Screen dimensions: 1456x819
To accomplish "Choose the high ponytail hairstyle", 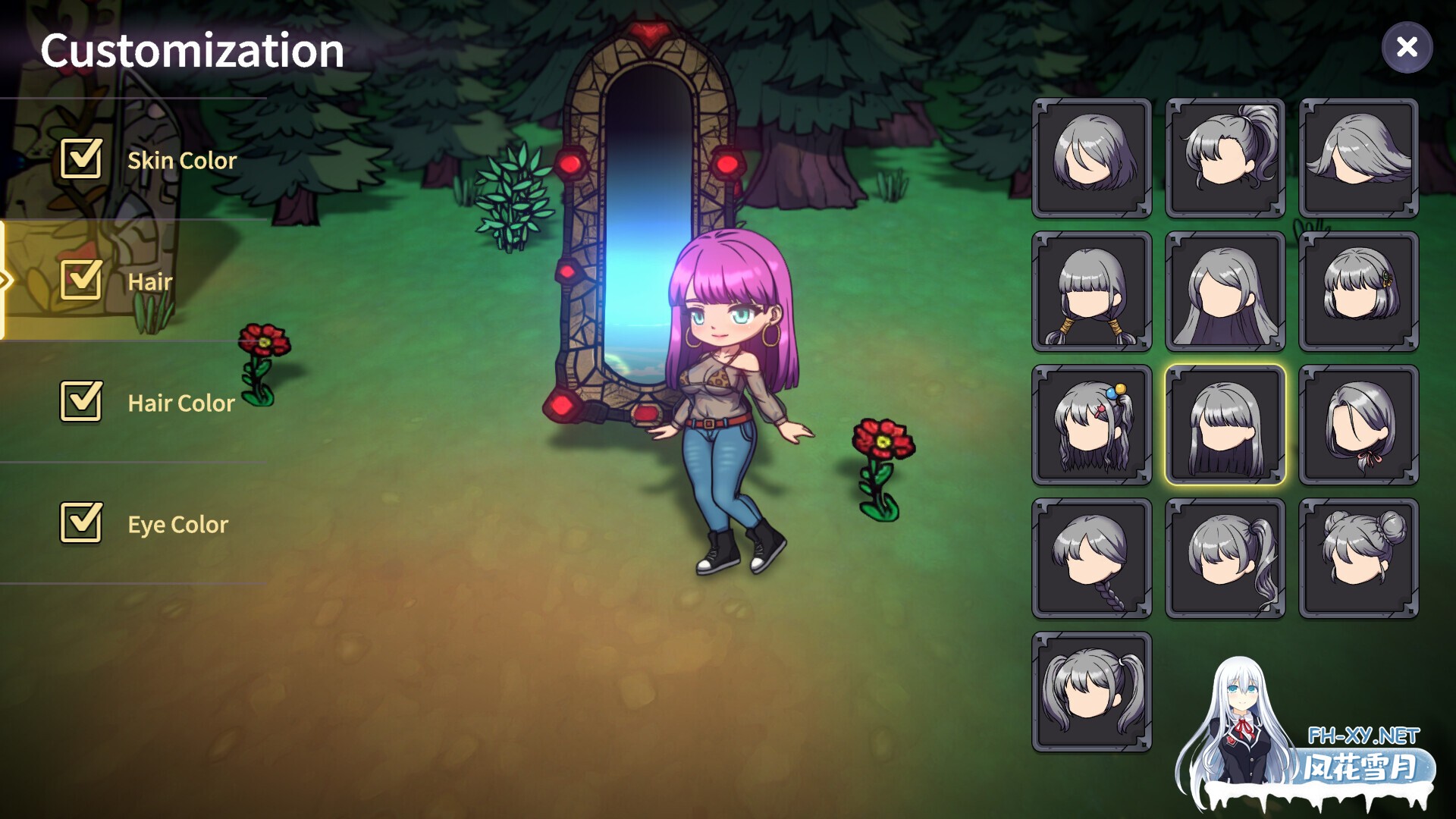I will 1225,157.
